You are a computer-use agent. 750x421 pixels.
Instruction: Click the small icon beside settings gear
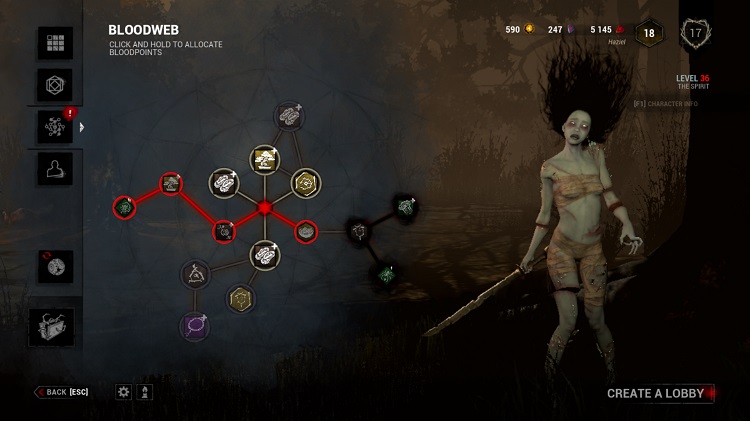[x=146, y=392]
